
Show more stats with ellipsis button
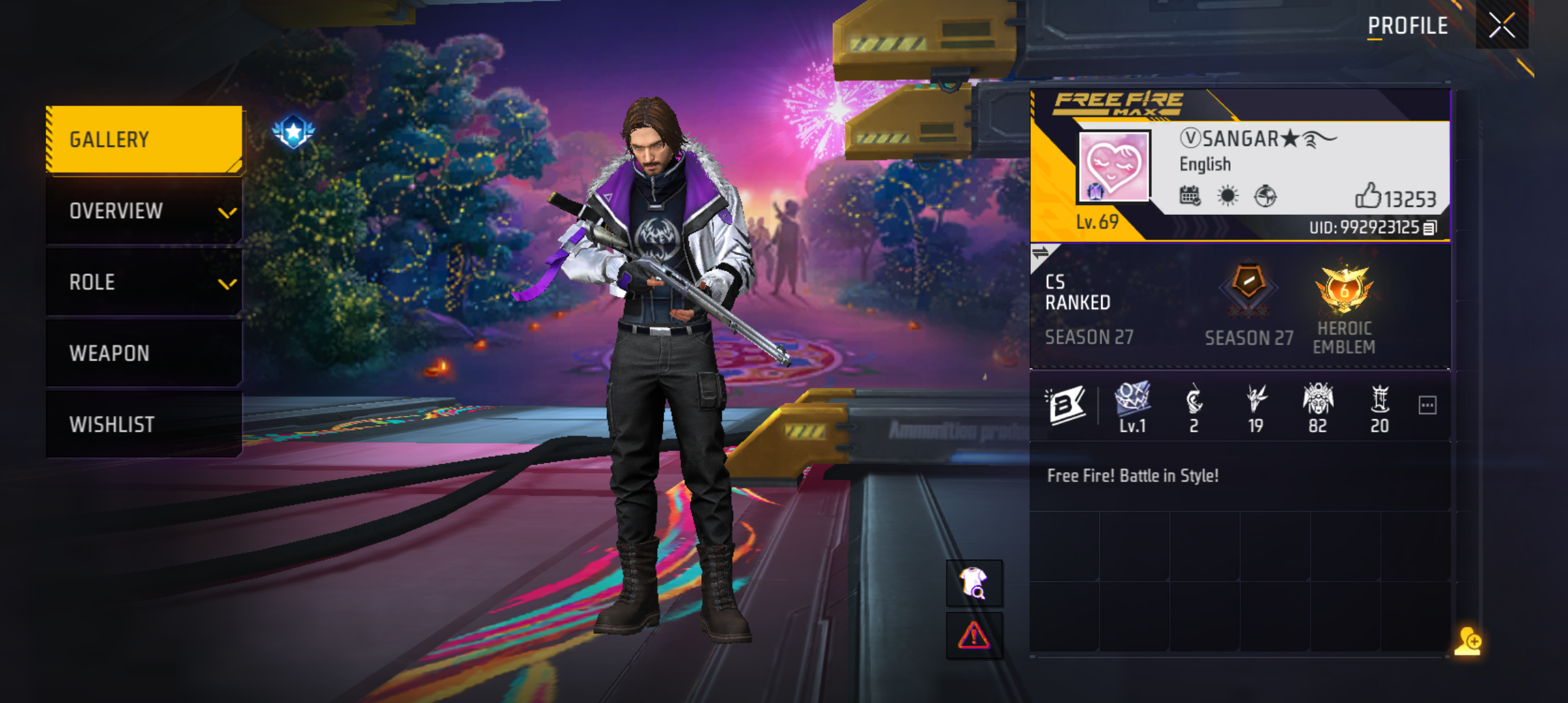1427,406
